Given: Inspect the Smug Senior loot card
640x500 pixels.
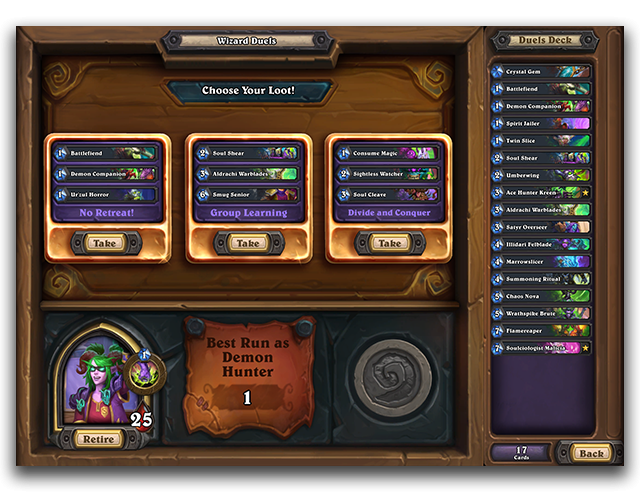Looking at the screenshot, I should point(247,194).
